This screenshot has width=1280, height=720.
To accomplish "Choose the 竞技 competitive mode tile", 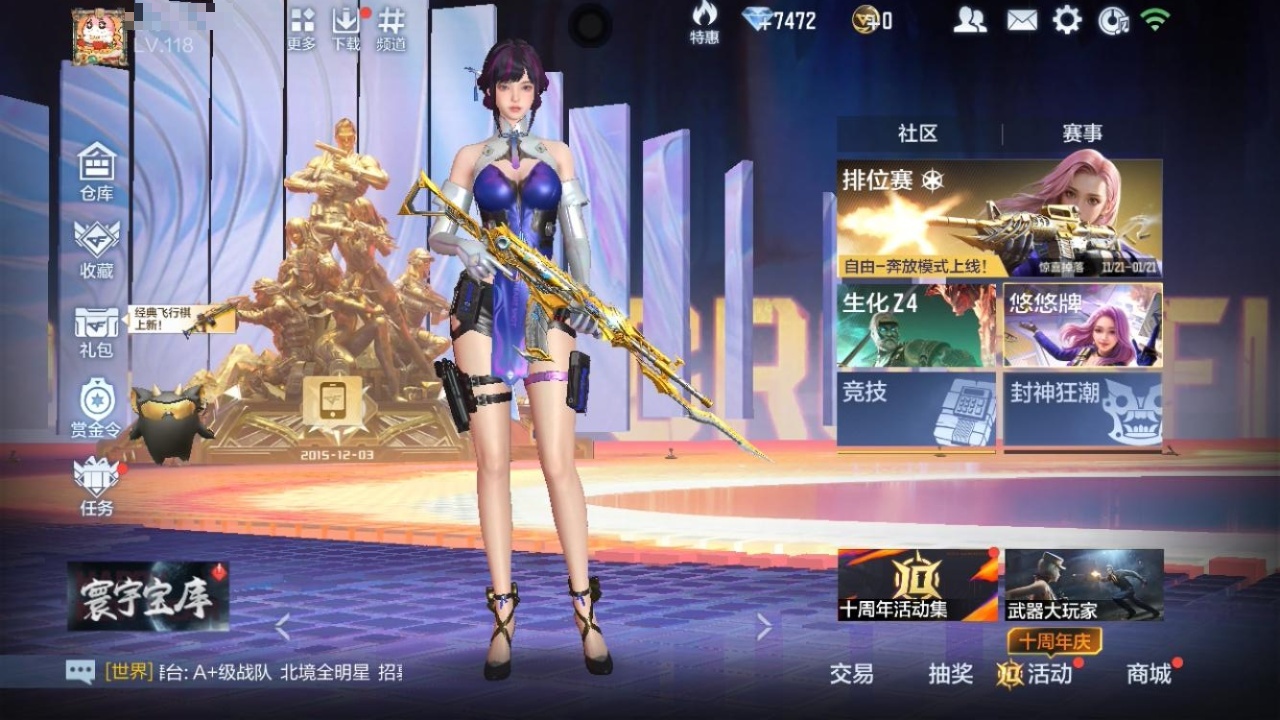I will click(916, 409).
